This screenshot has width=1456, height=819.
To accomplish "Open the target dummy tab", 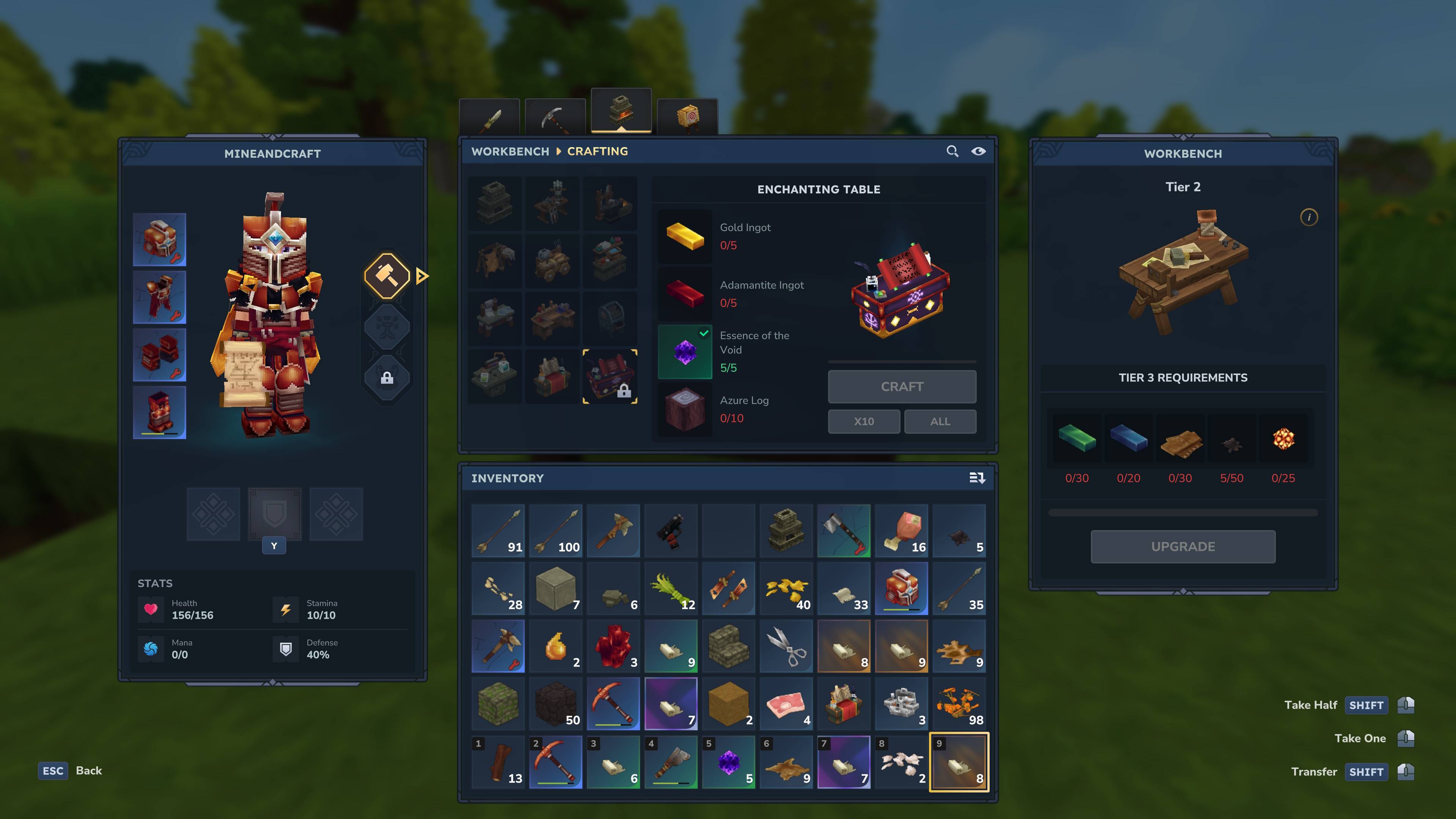I will click(687, 118).
